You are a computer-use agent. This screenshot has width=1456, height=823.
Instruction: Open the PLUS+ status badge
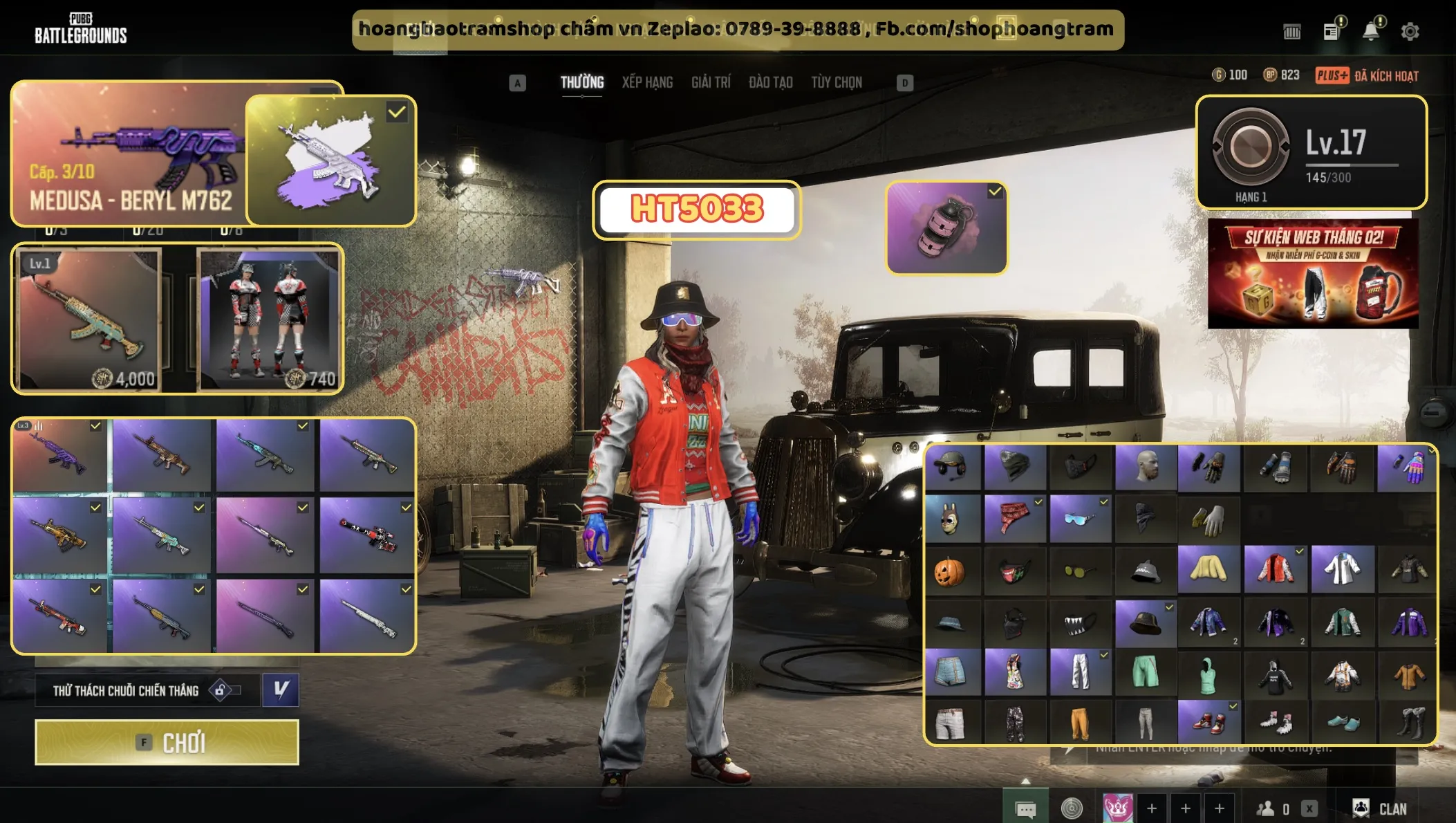pyautogui.click(x=1332, y=75)
